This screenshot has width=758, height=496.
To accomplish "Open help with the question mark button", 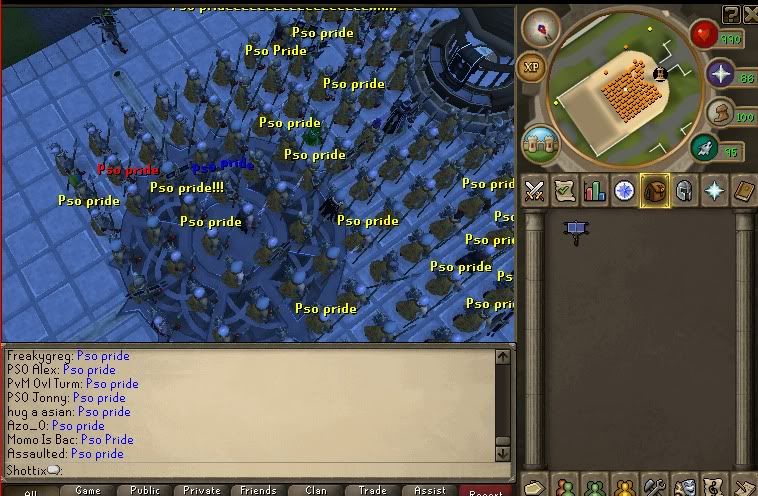I will pos(732,14).
